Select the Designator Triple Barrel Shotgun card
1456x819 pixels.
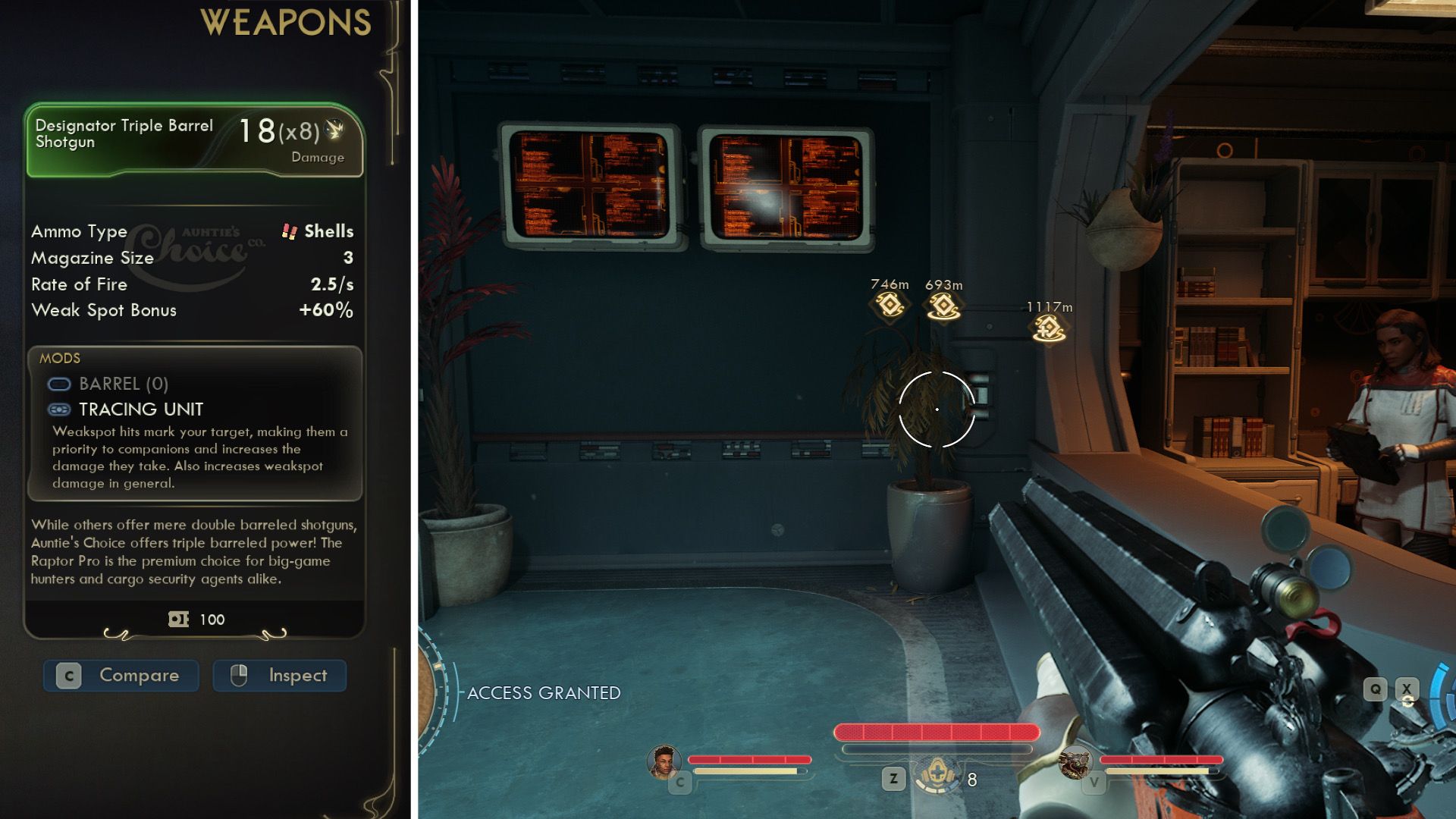pos(194,141)
